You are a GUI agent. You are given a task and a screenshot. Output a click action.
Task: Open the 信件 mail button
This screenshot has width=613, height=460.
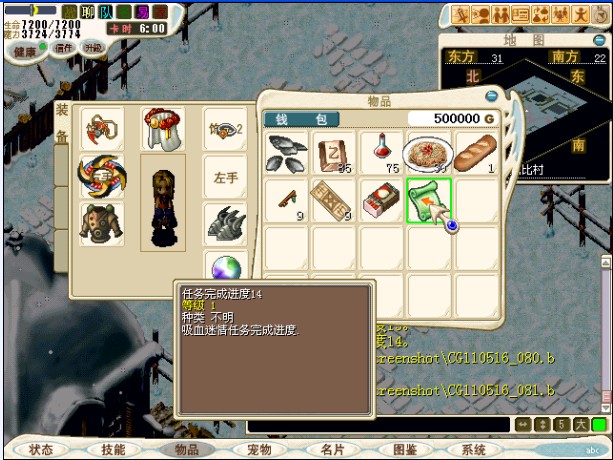64,47
